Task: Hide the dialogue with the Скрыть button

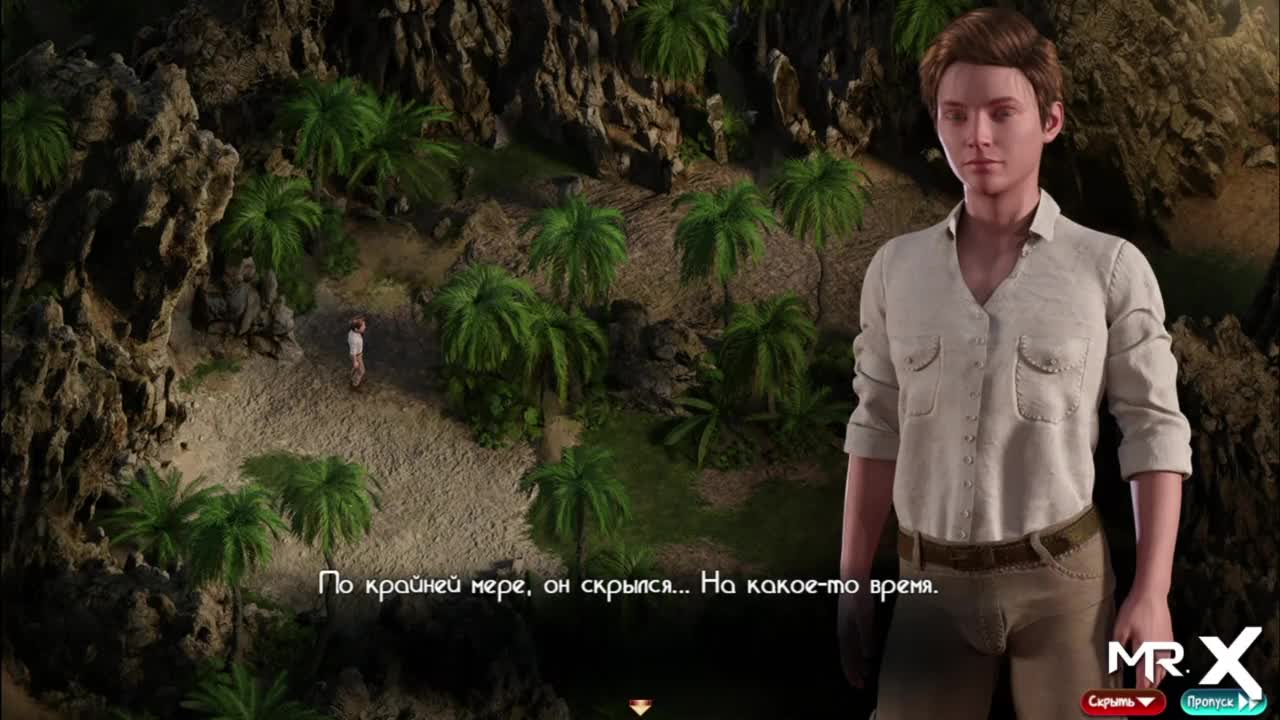Action: (x=1122, y=702)
